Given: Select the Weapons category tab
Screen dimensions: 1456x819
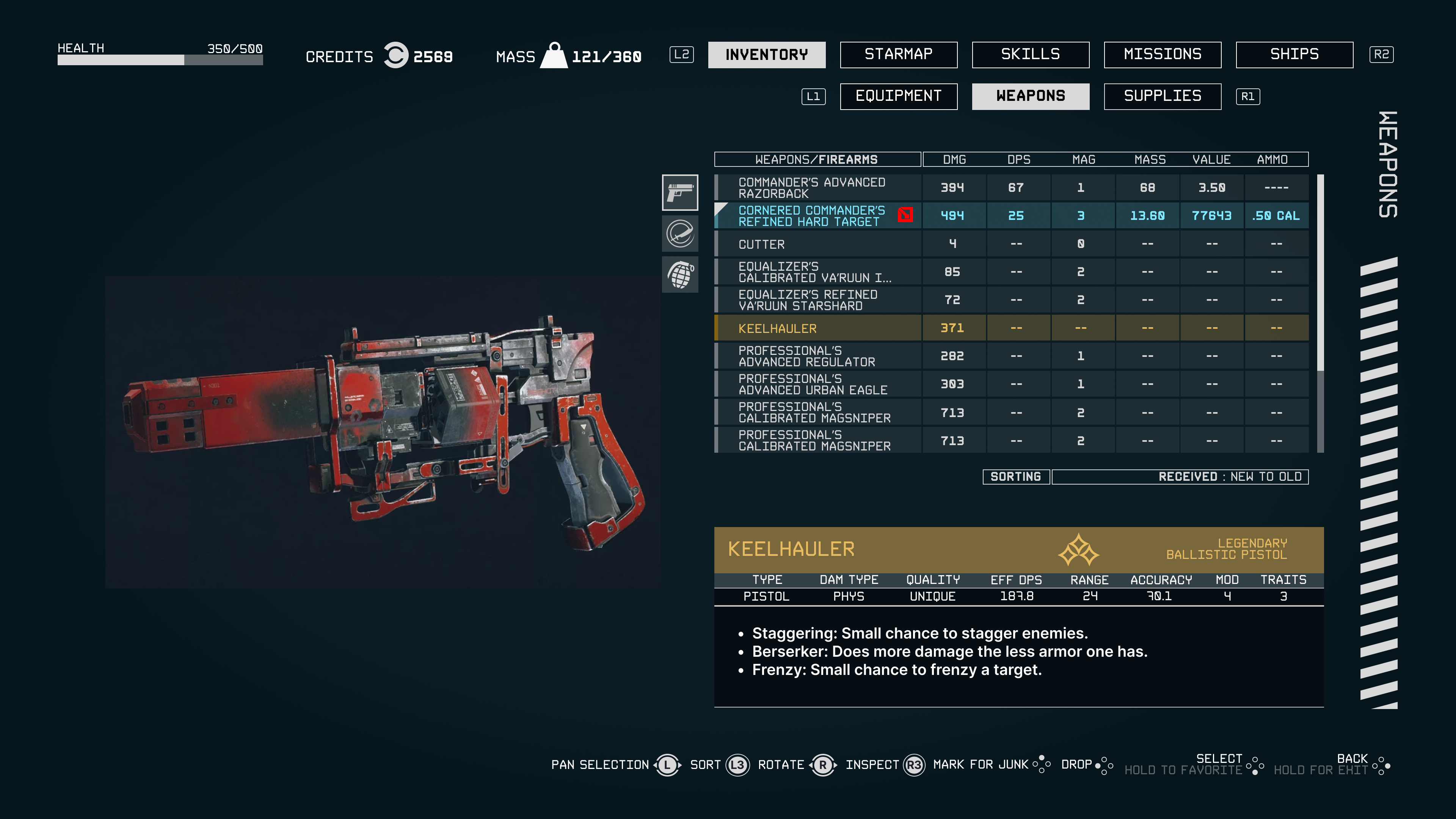Looking at the screenshot, I should [1031, 96].
